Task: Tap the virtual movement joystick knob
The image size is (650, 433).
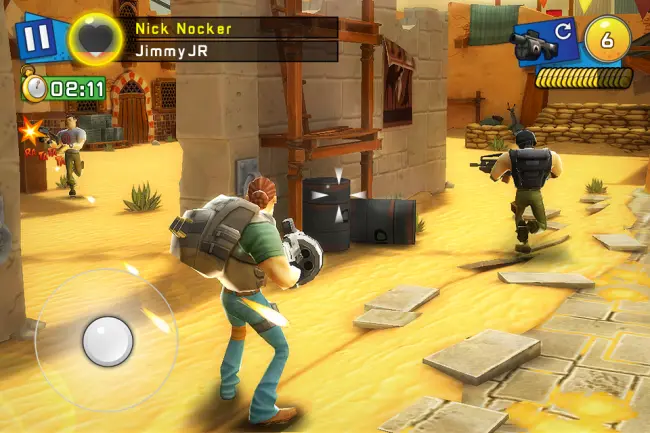Action: (107, 341)
